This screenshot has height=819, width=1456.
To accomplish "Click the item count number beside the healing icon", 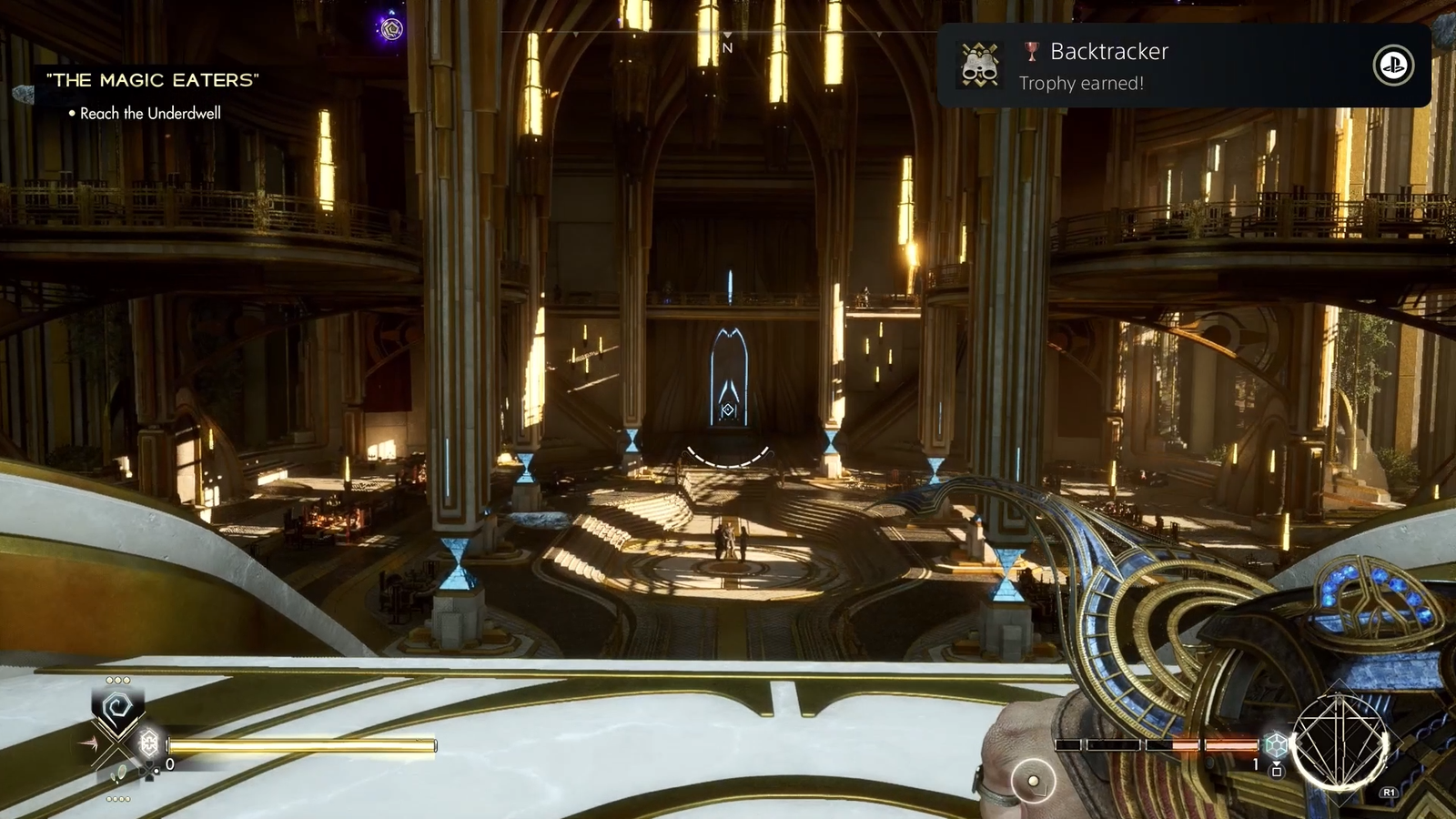I will (170, 764).
